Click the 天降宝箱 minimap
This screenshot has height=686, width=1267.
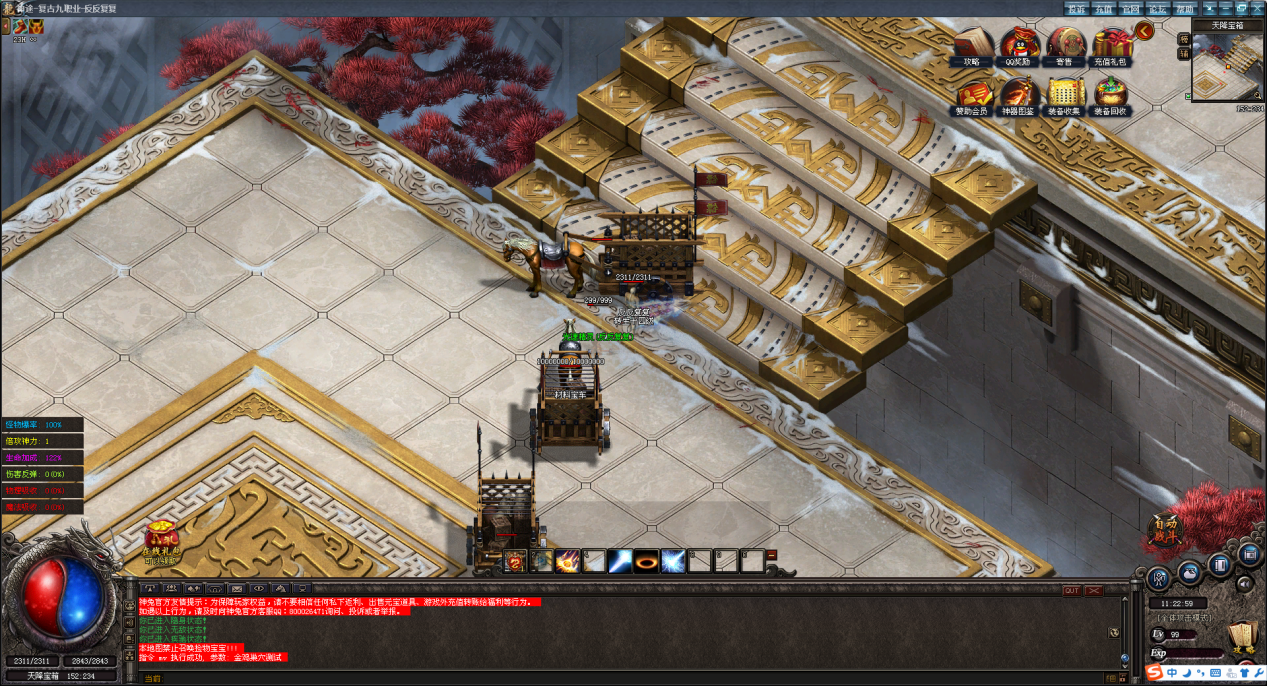pyautogui.click(x=1227, y=66)
